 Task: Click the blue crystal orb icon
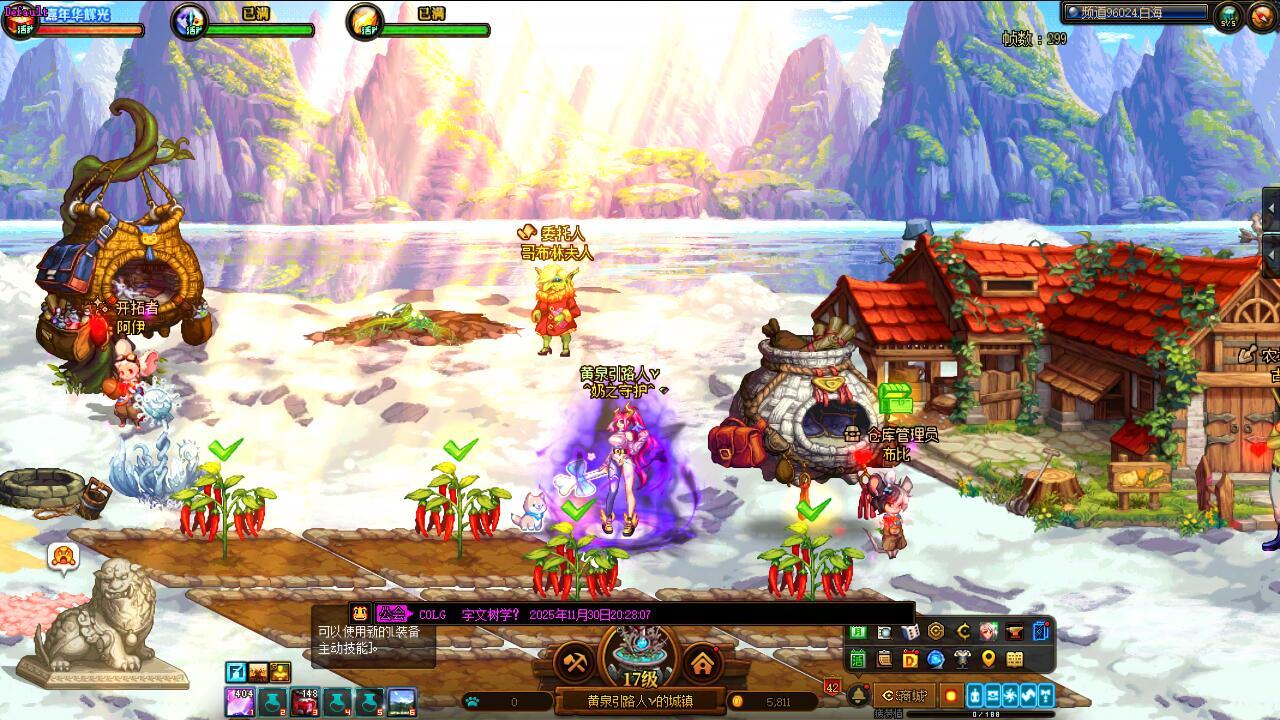(x=936, y=659)
